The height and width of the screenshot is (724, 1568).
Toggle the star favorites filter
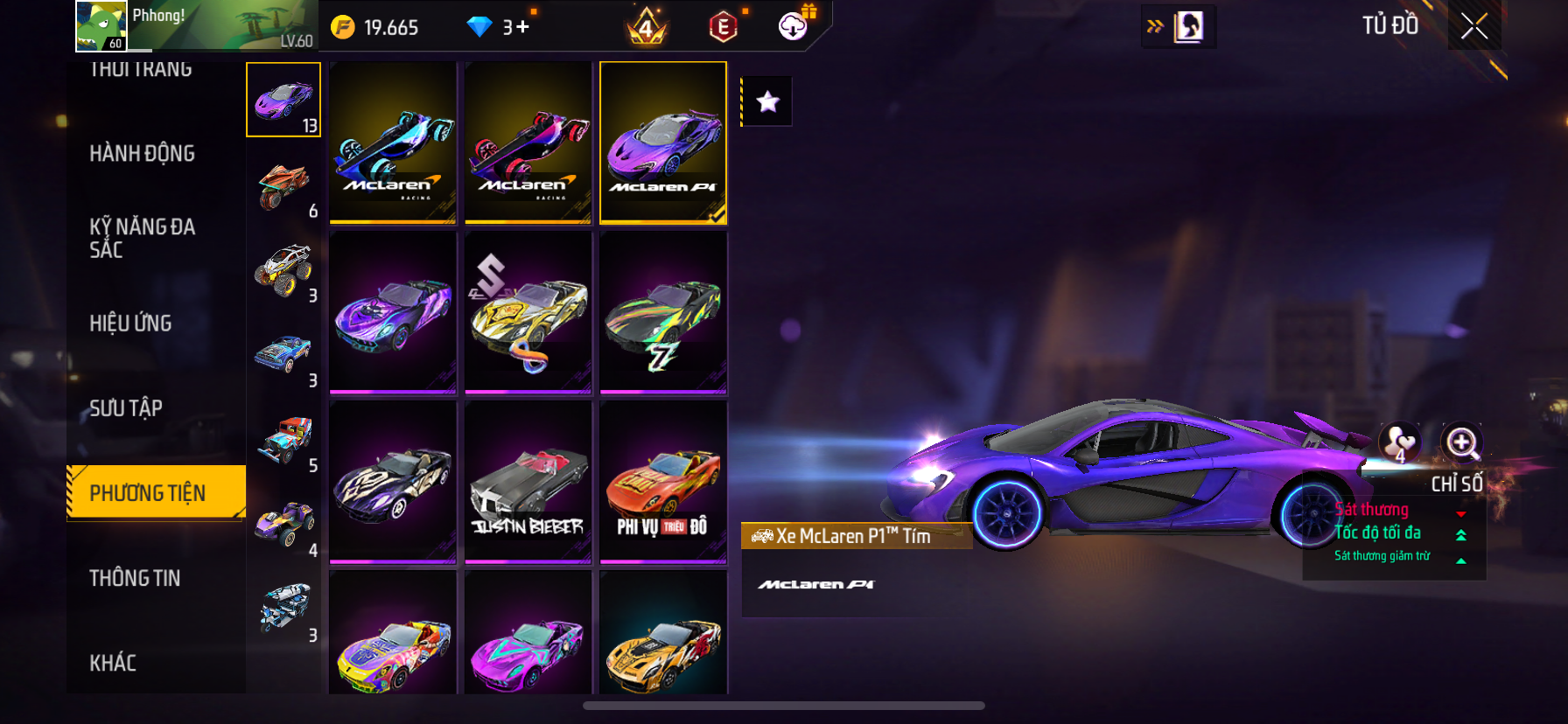(767, 101)
